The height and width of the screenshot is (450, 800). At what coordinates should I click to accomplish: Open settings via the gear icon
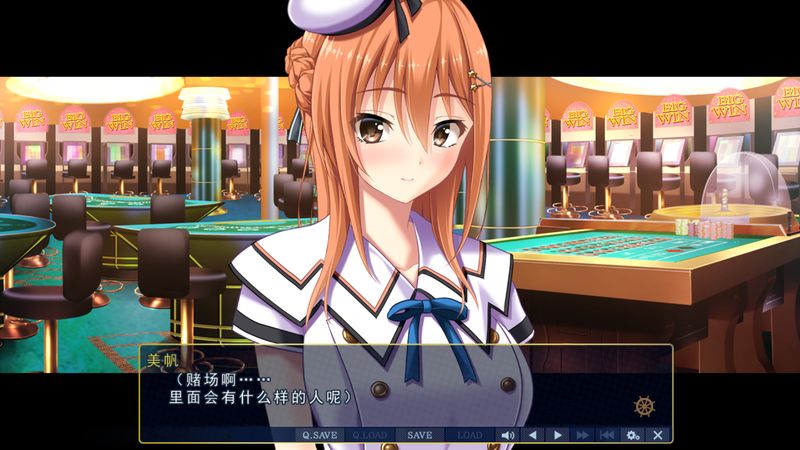point(632,435)
